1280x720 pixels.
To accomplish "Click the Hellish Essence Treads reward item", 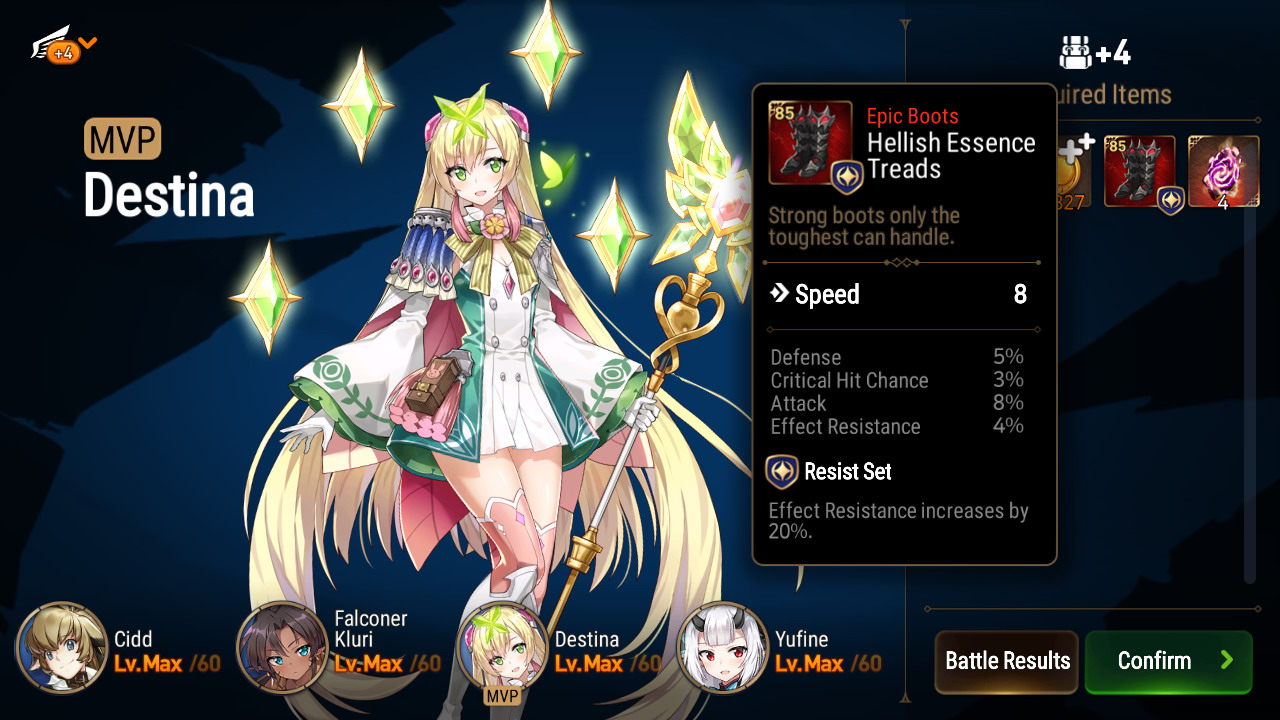I will (1139, 172).
